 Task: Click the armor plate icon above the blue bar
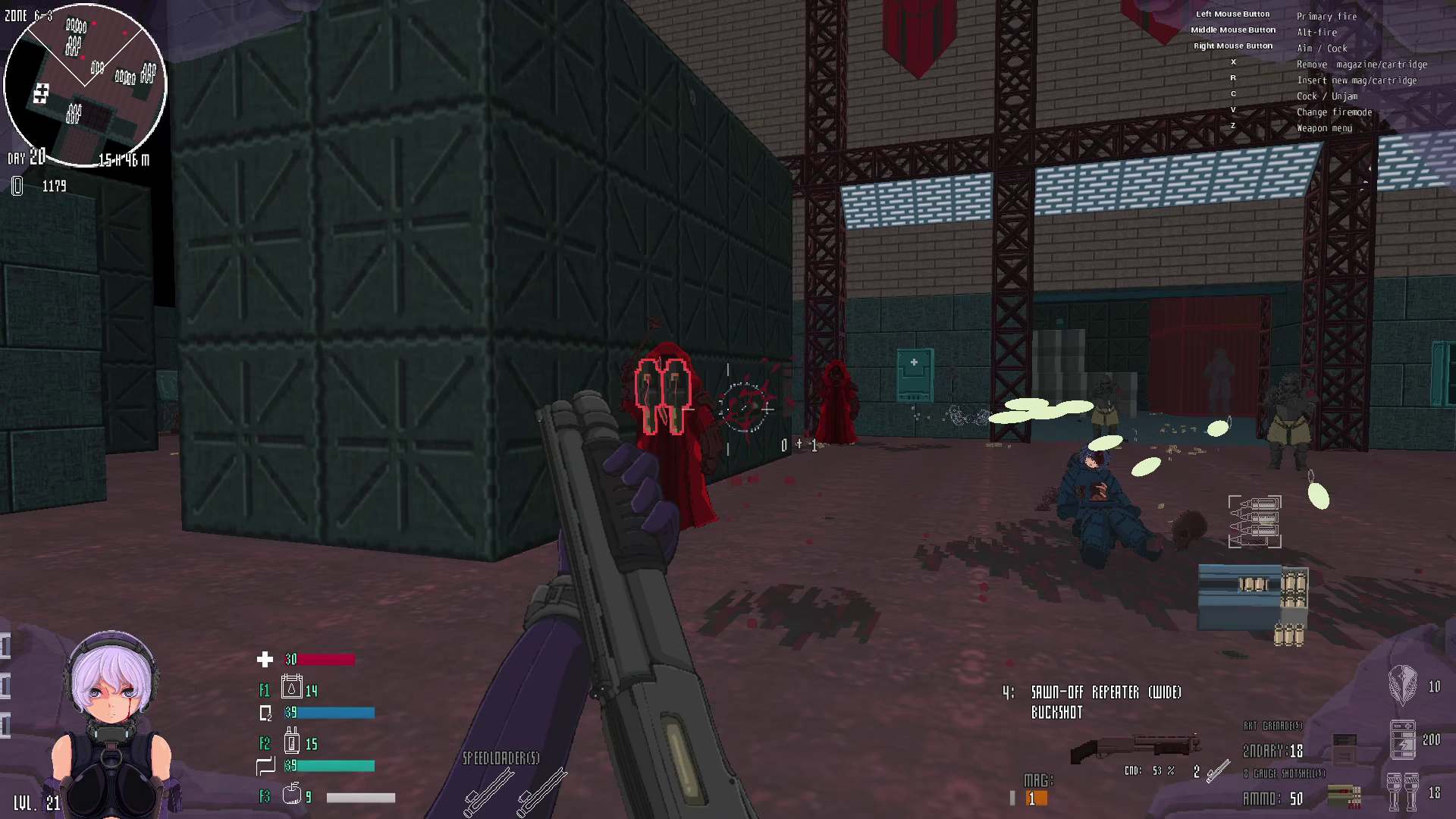click(x=265, y=713)
